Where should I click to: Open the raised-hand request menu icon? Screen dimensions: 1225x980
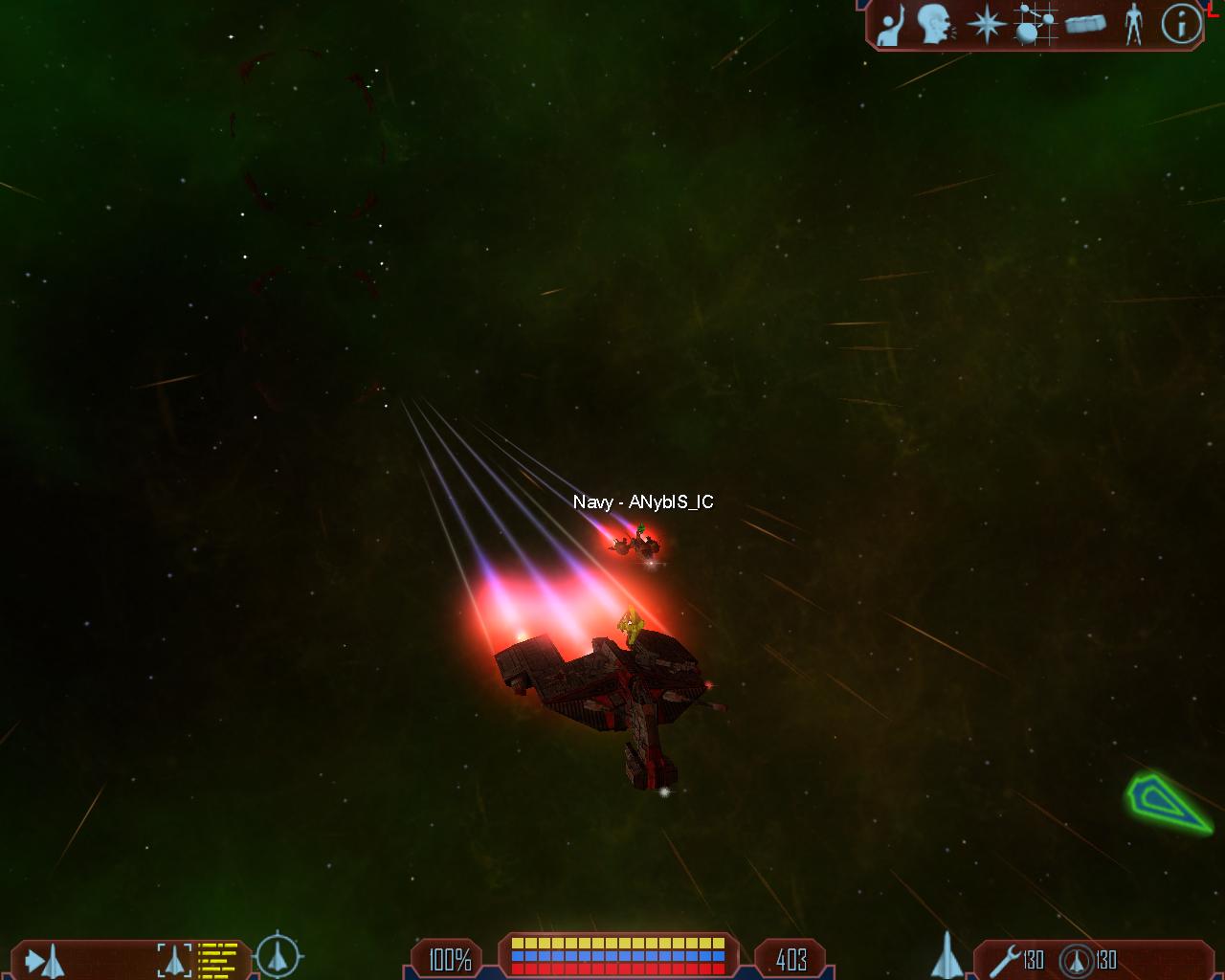[x=891, y=25]
